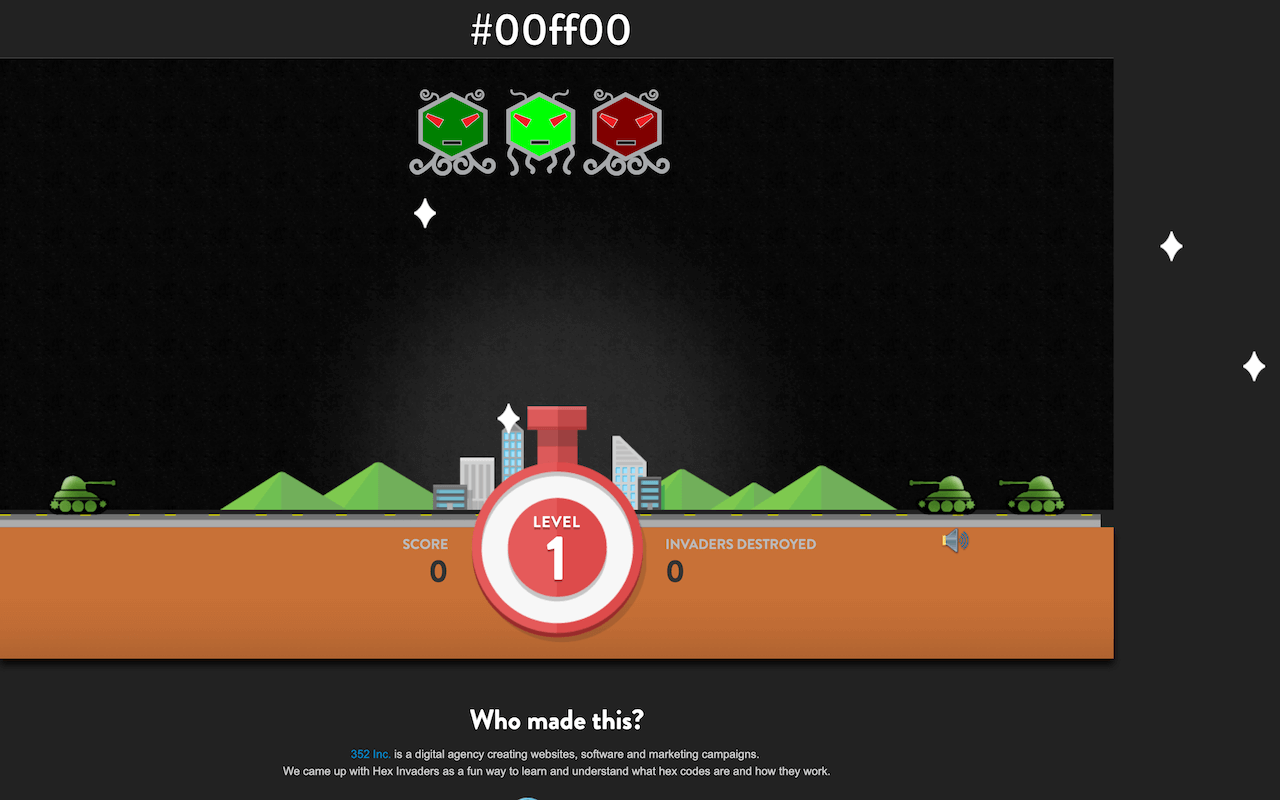
Task: Open the 352 Inc. link
Action: tap(370, 754)
